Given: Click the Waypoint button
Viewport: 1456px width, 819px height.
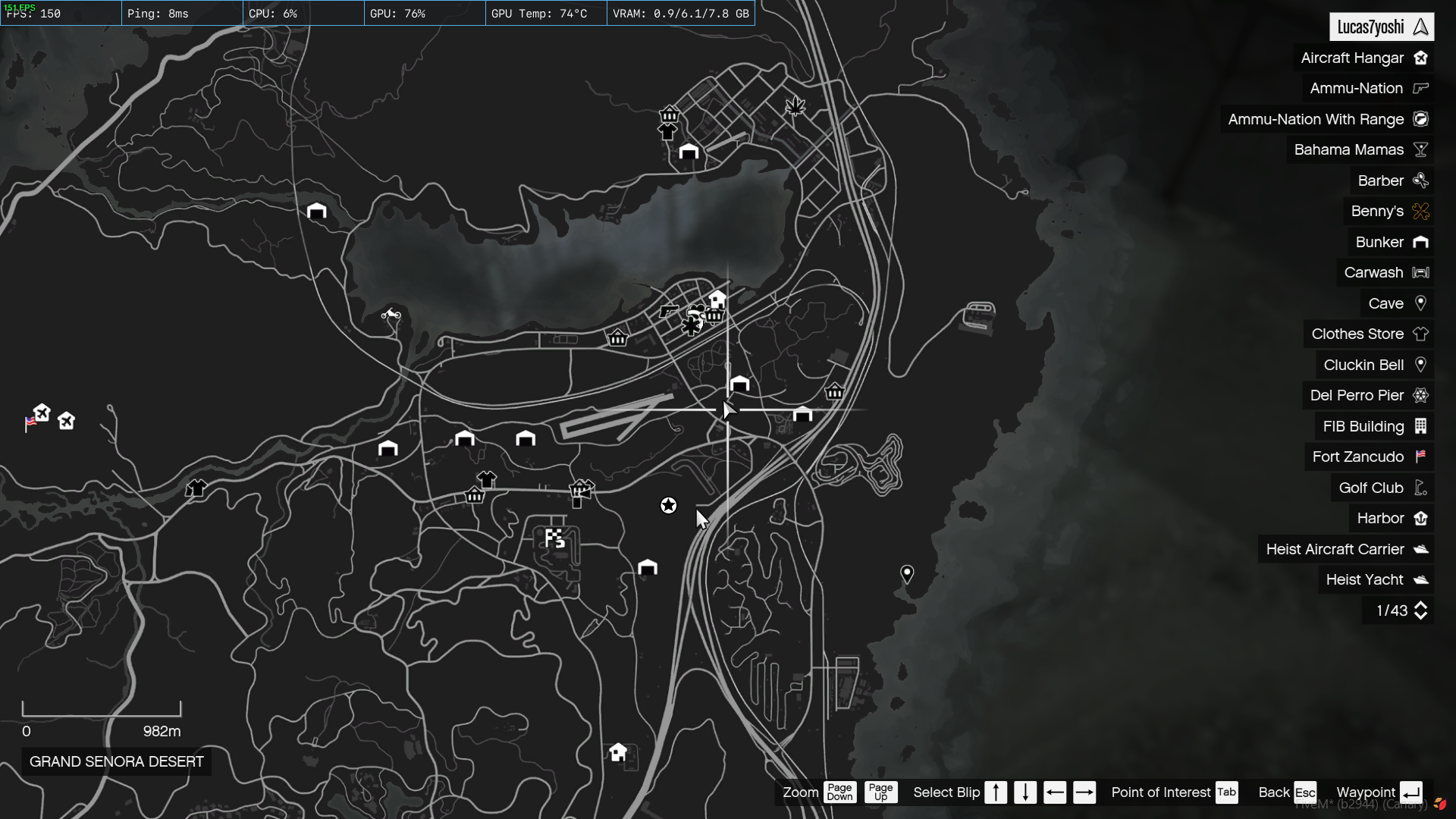Looking at the screenshot, I should tap(1367, 792).
